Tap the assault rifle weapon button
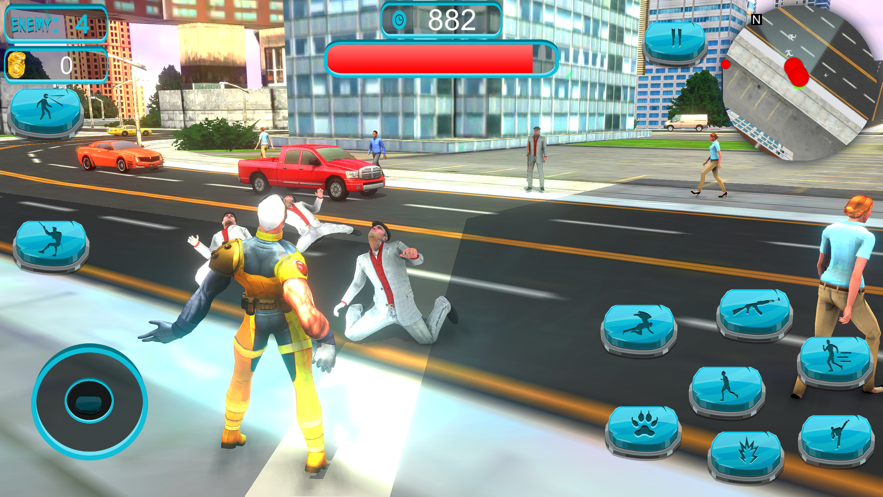This screenshot has height=497, width=883. (754, 312)
